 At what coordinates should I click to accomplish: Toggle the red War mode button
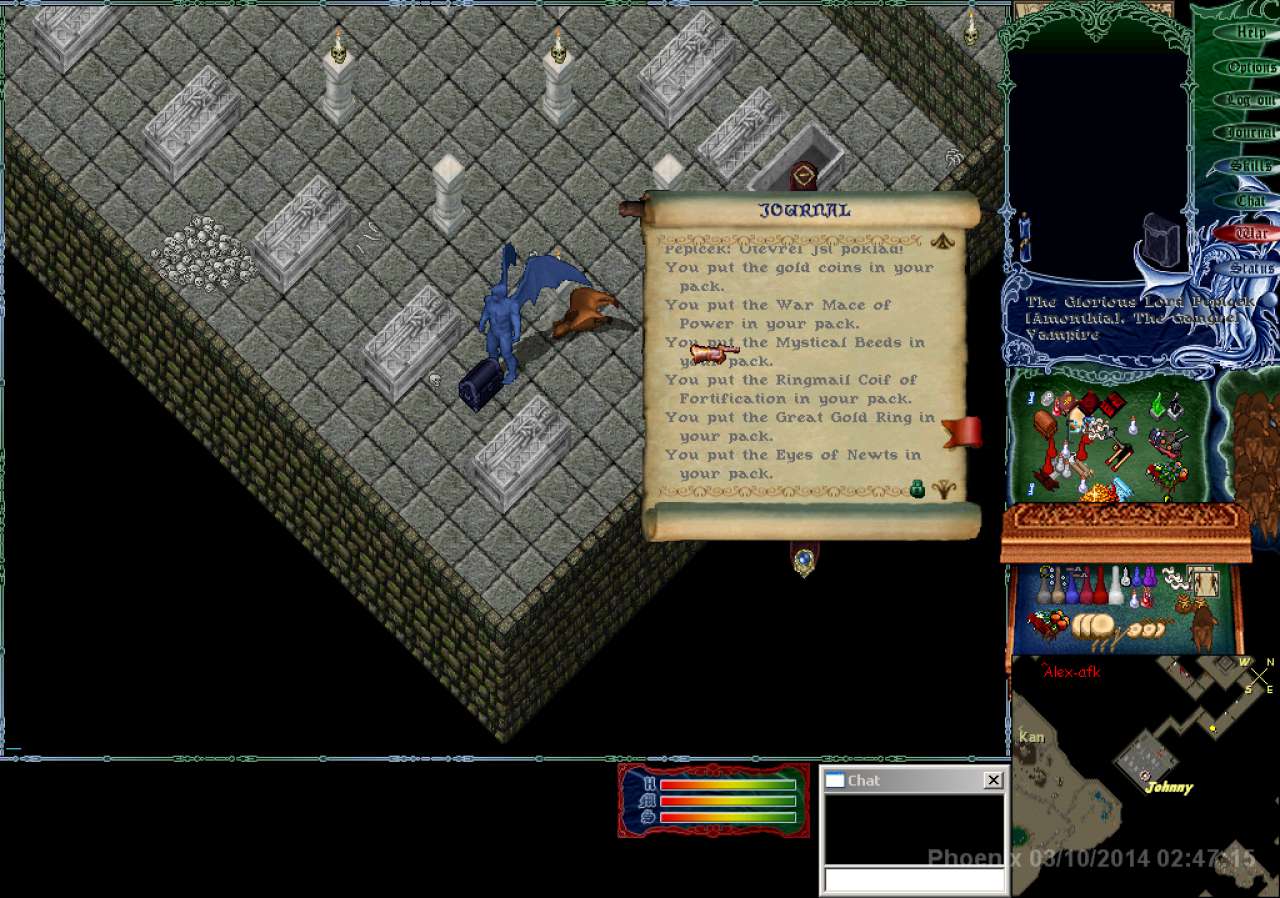coord(1249,234)
